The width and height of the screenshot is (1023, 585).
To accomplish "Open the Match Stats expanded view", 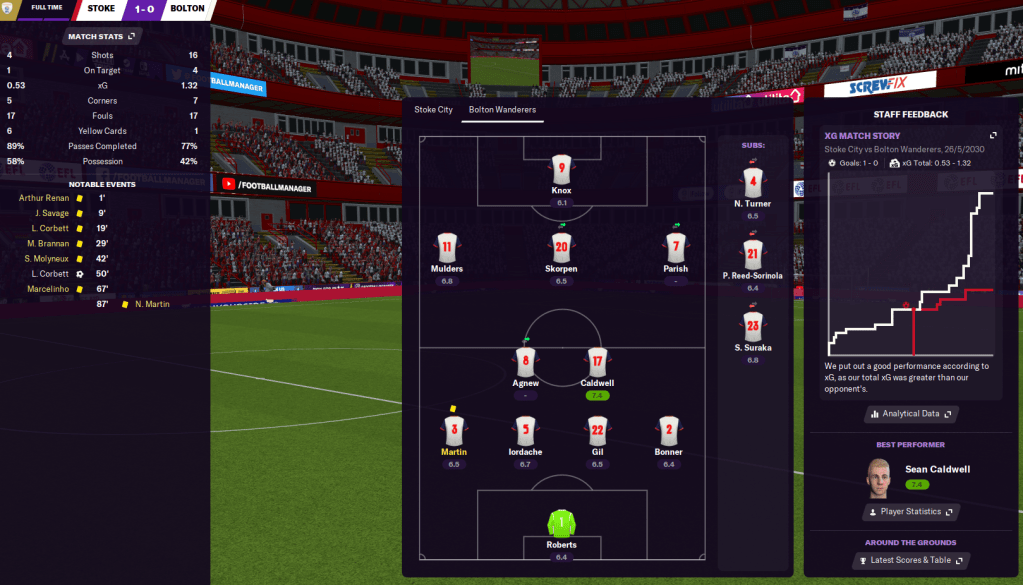I will 102,37.
